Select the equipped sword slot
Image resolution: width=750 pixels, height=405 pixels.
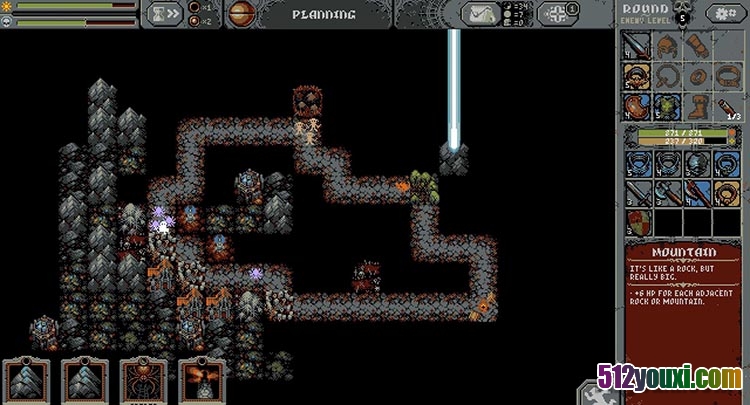pyautogui.click(x=637, y=47)
